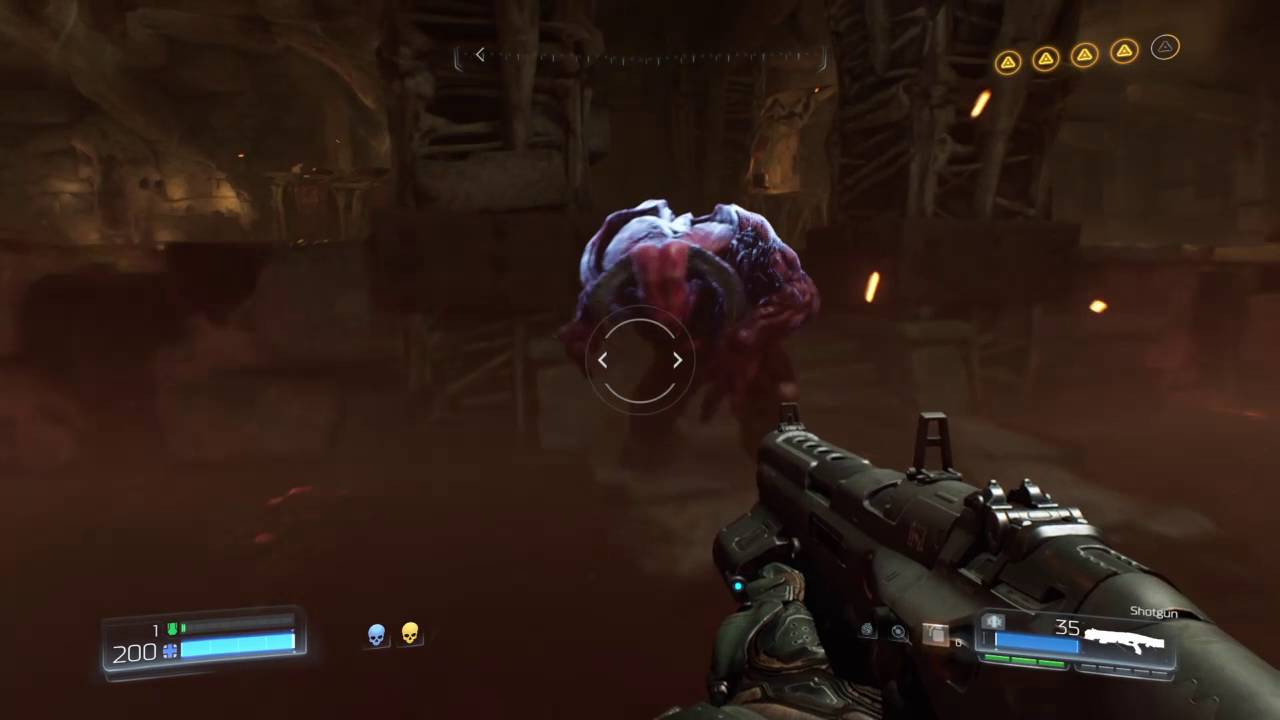Click the white Shotgun weapon silhouette

click(x=1126, y=638)
